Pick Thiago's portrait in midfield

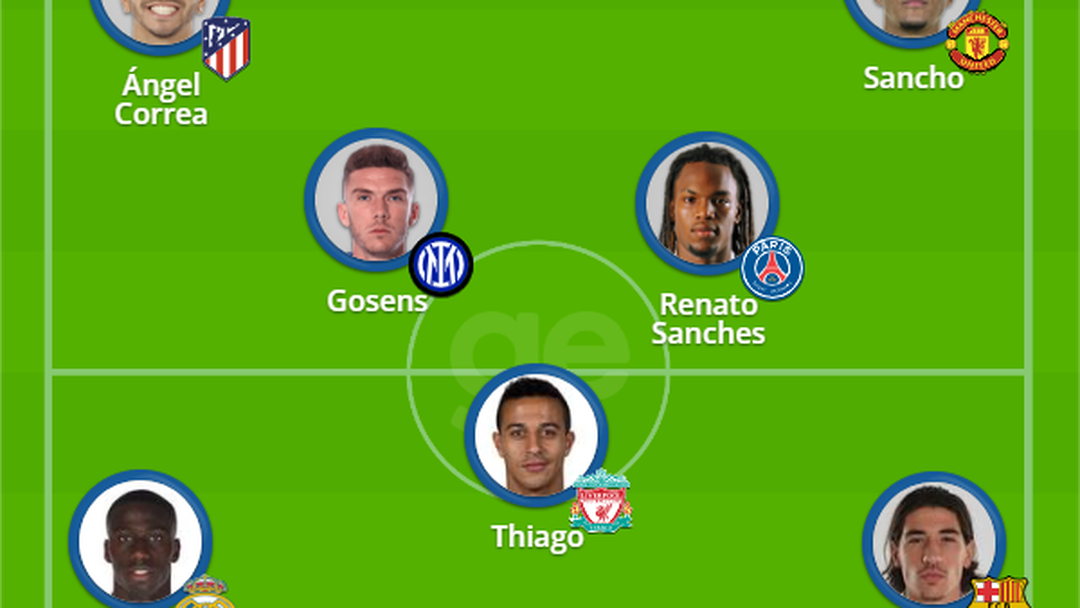point(536,435)
